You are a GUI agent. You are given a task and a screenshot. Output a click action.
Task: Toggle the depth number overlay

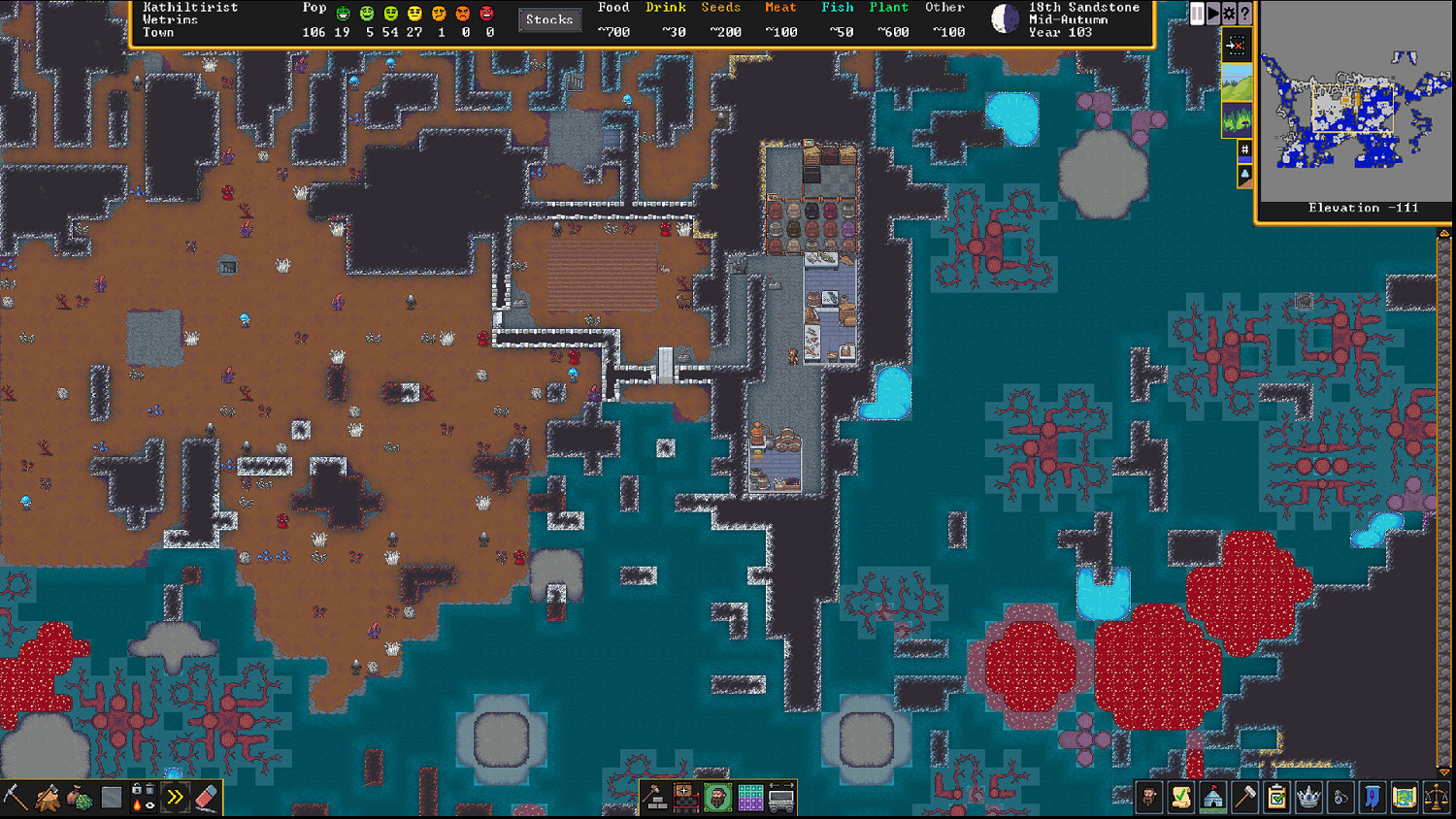point(1243,149)
